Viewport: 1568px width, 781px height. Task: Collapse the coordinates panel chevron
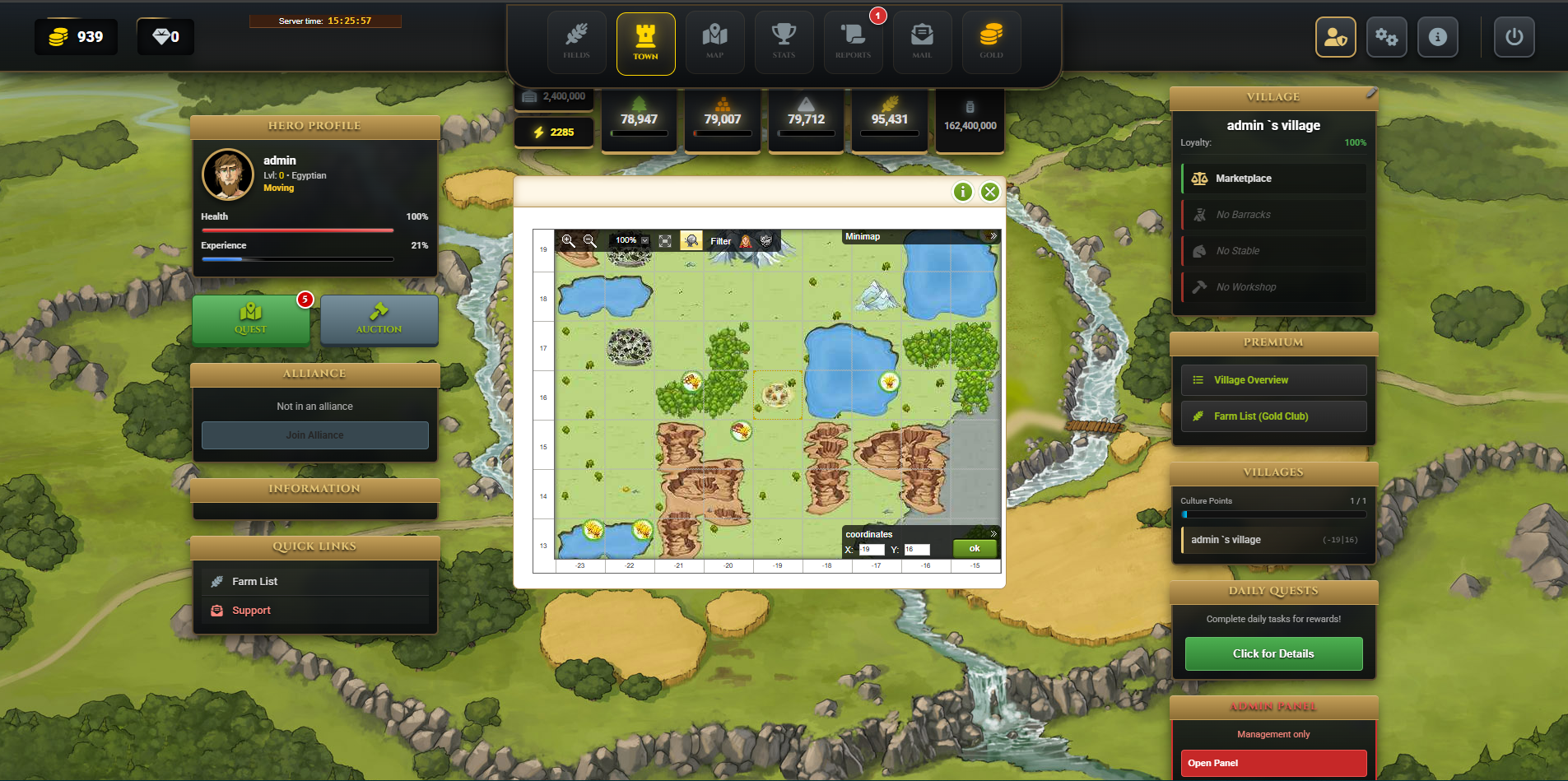(994, 533)
